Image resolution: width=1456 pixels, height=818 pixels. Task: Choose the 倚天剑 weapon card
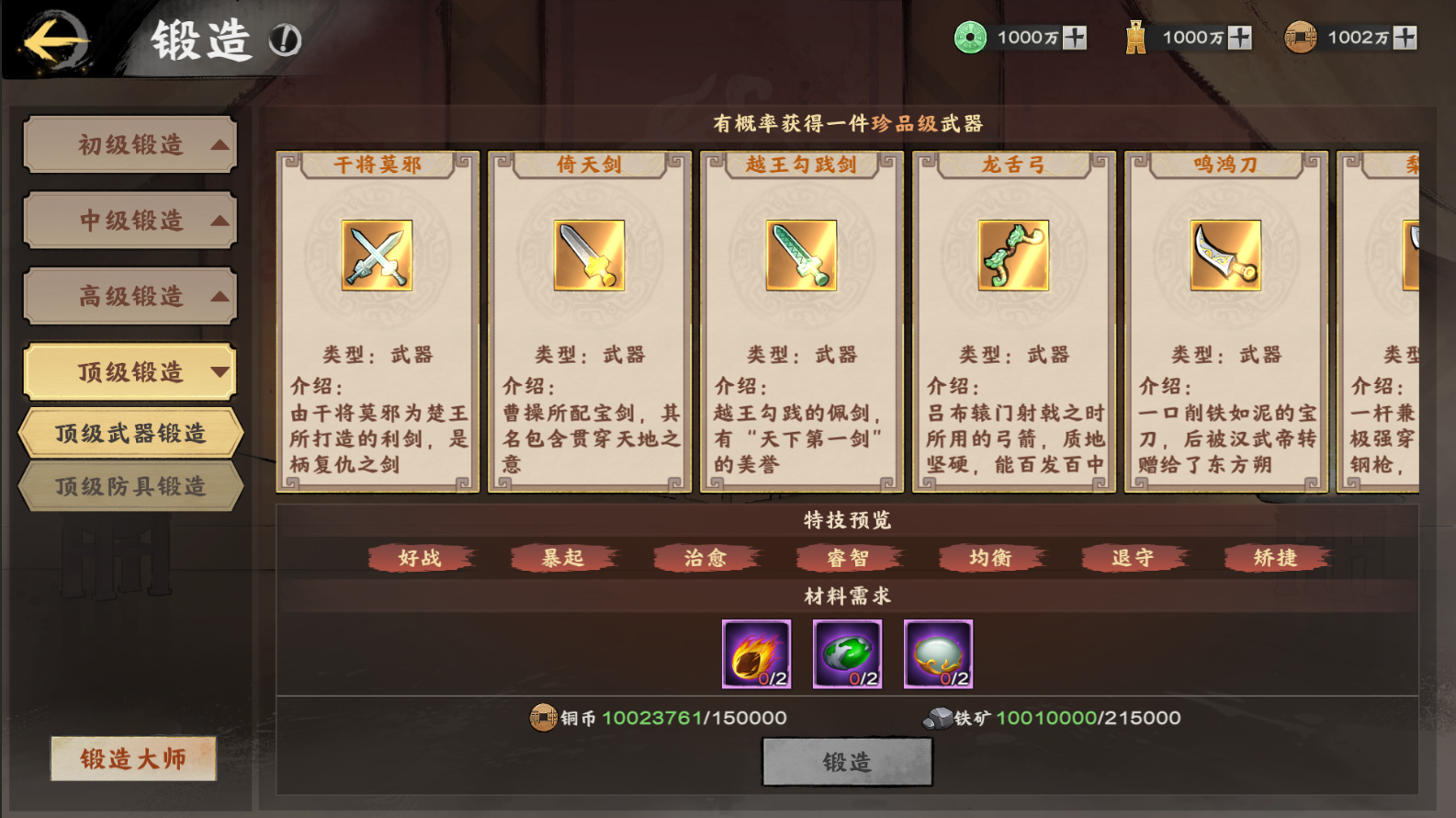tap(589, 322)
